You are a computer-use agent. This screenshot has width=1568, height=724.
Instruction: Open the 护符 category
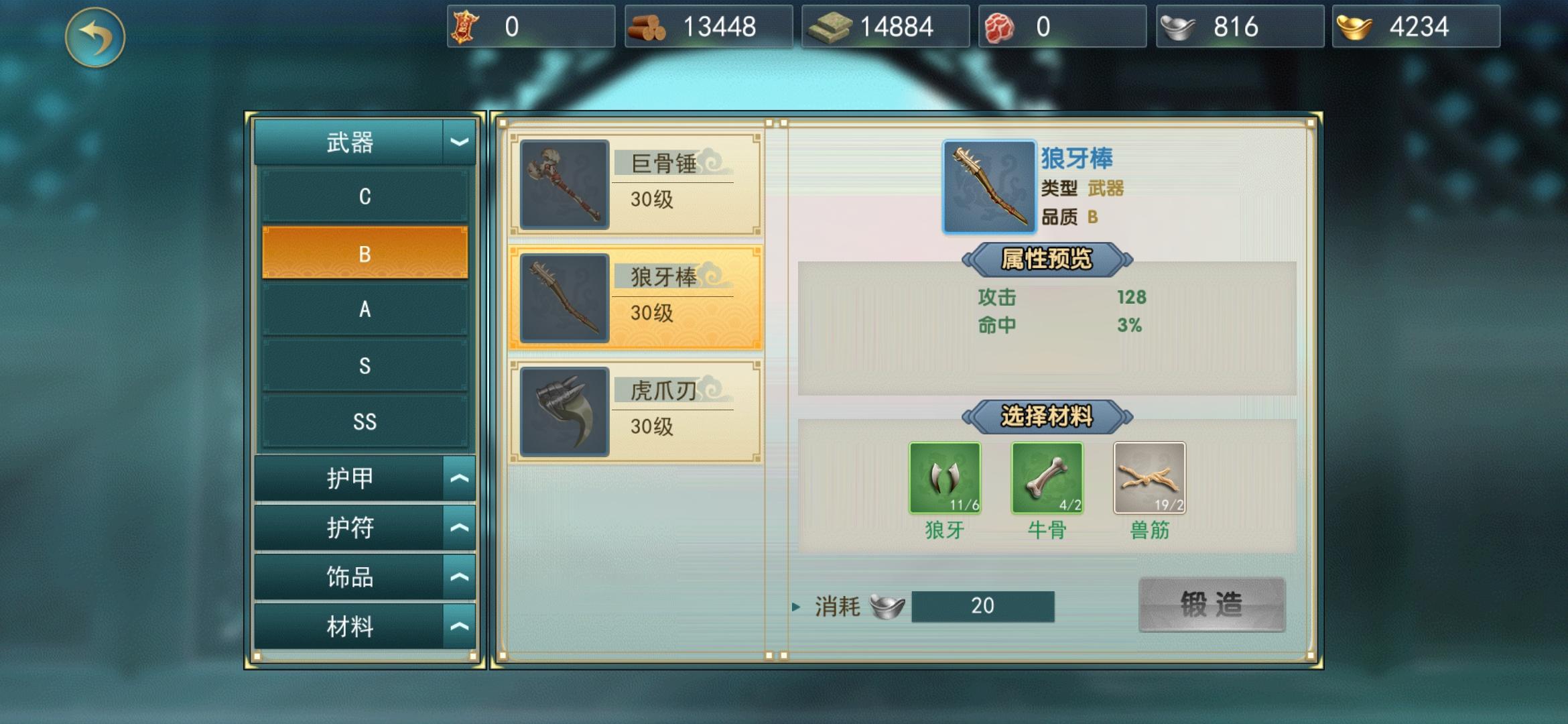[365, 527]
